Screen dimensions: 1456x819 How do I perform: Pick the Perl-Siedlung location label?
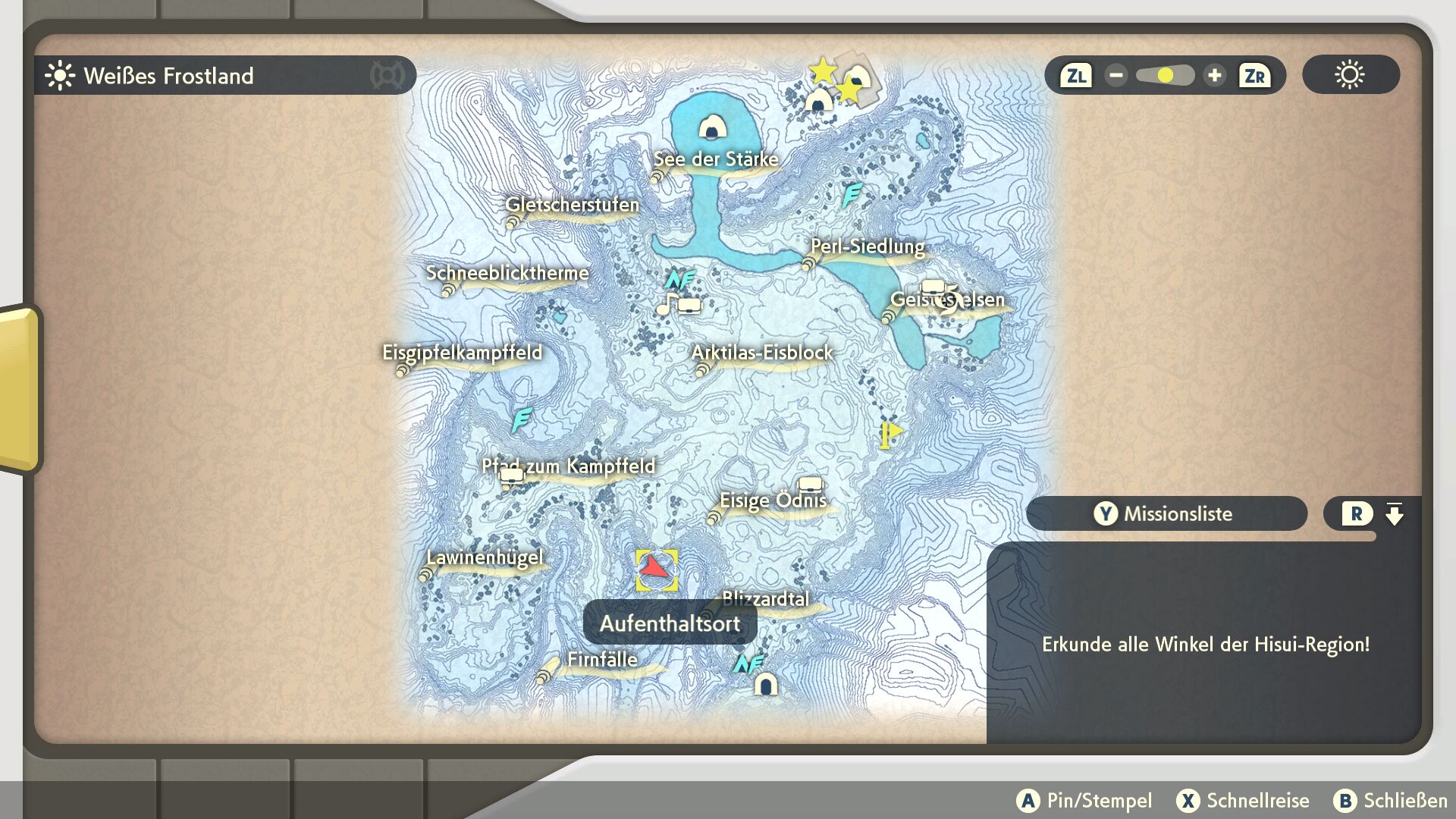tap(868, 246)
